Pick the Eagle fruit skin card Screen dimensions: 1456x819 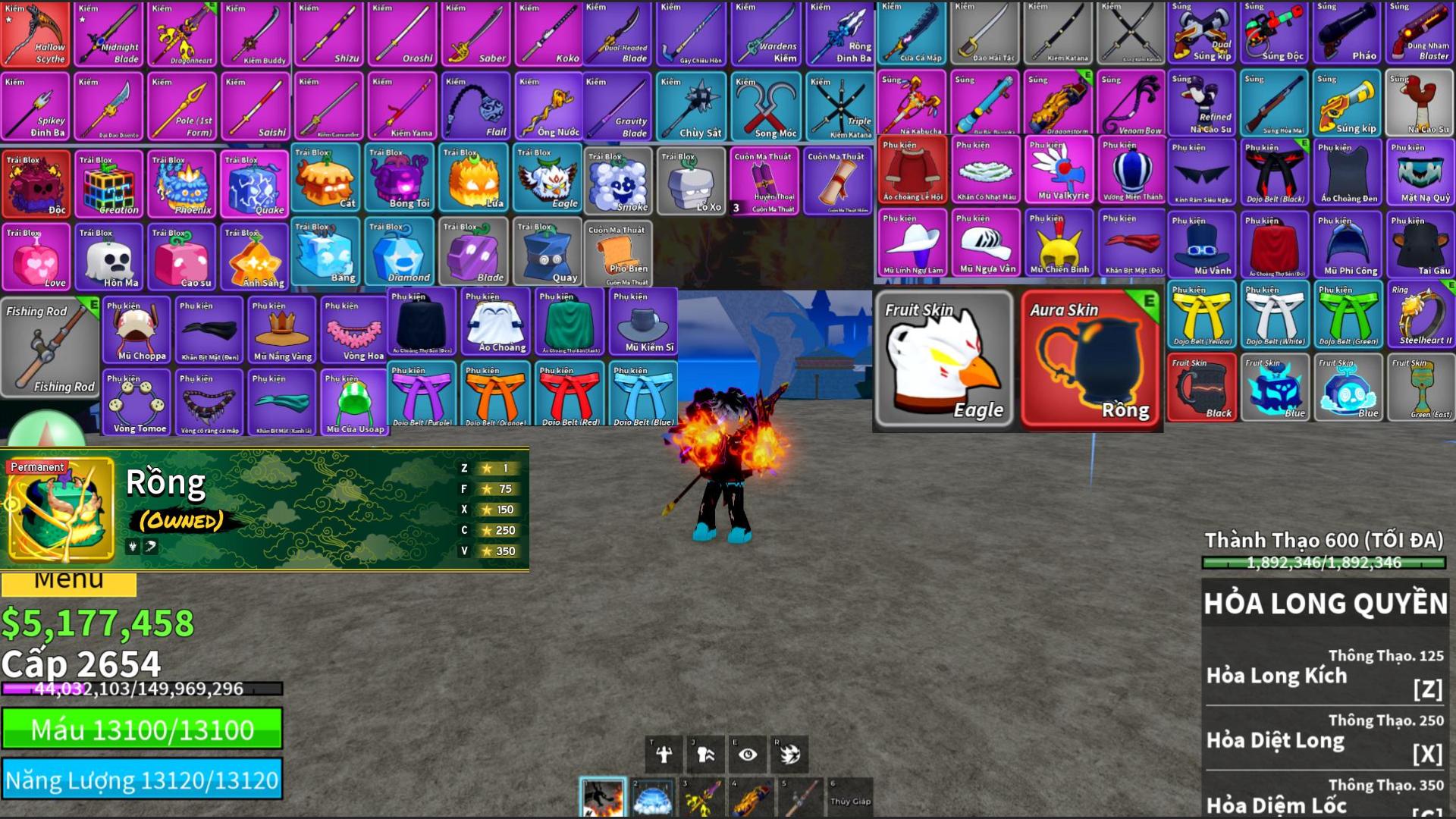point(944,359)
